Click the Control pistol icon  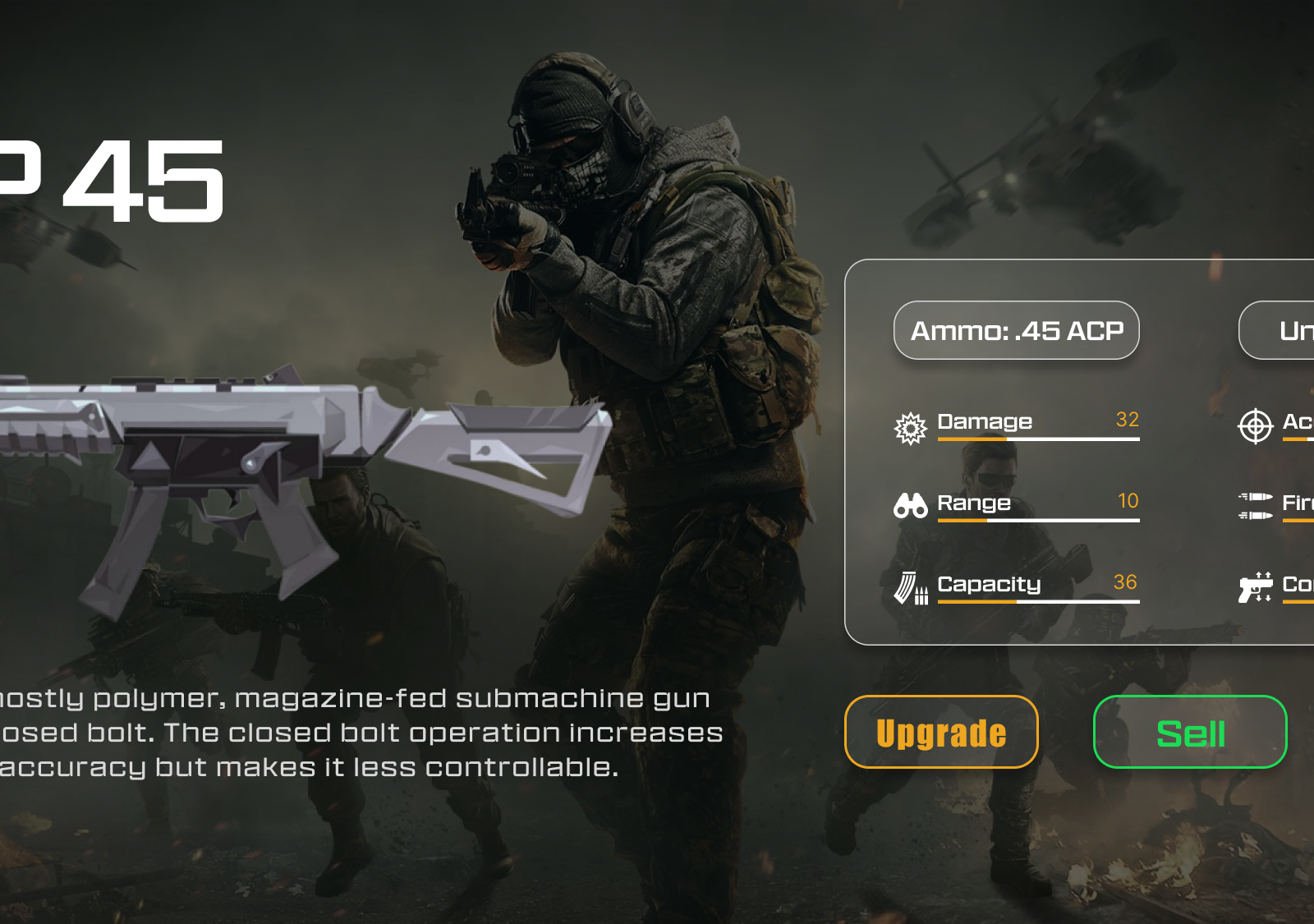point(1254,586)
